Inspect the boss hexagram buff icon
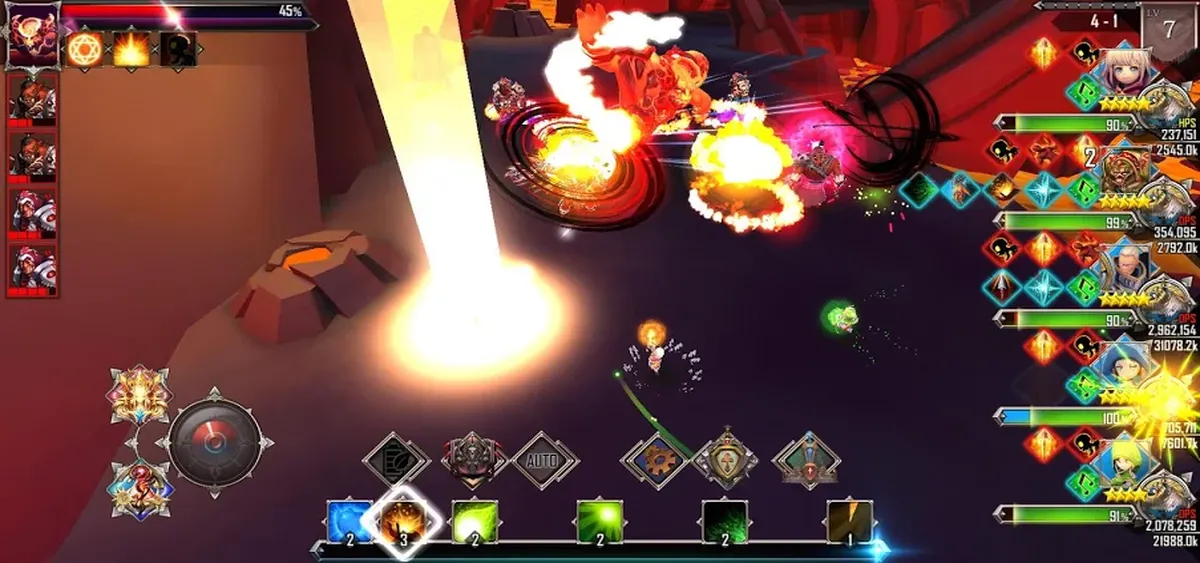The height and width of the screenshot is (563, 1200). tap(85, 49)
